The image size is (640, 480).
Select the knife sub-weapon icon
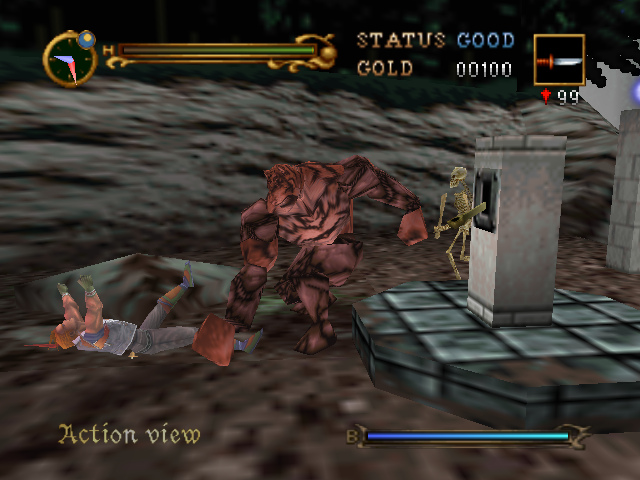coord(559,60)
